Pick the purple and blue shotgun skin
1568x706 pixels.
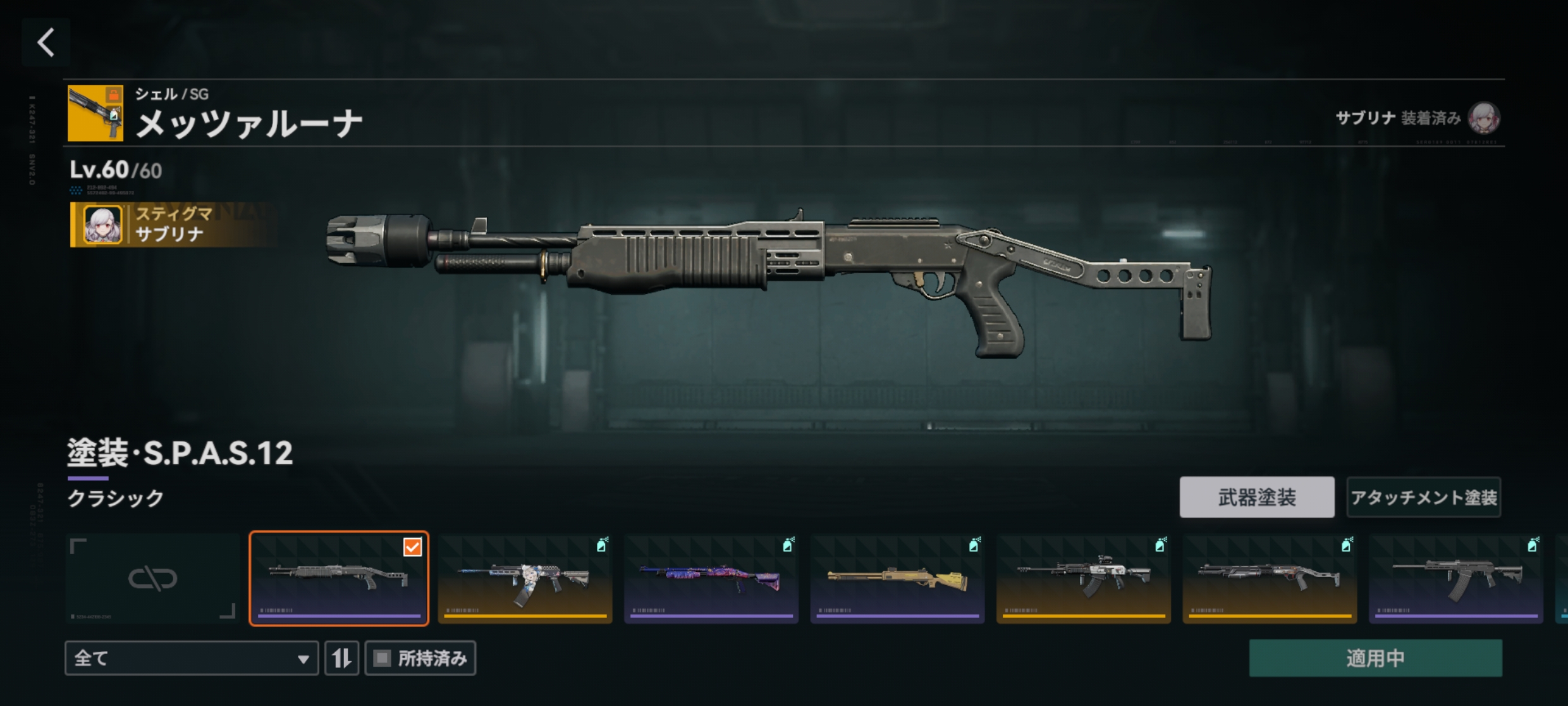point(711,578)
